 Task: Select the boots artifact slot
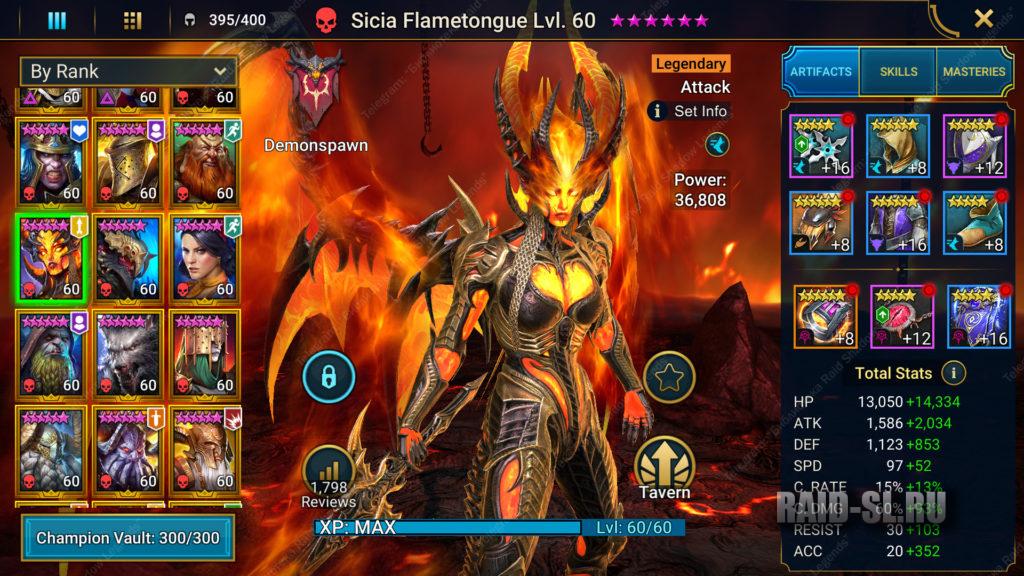(x=974, y=222)
